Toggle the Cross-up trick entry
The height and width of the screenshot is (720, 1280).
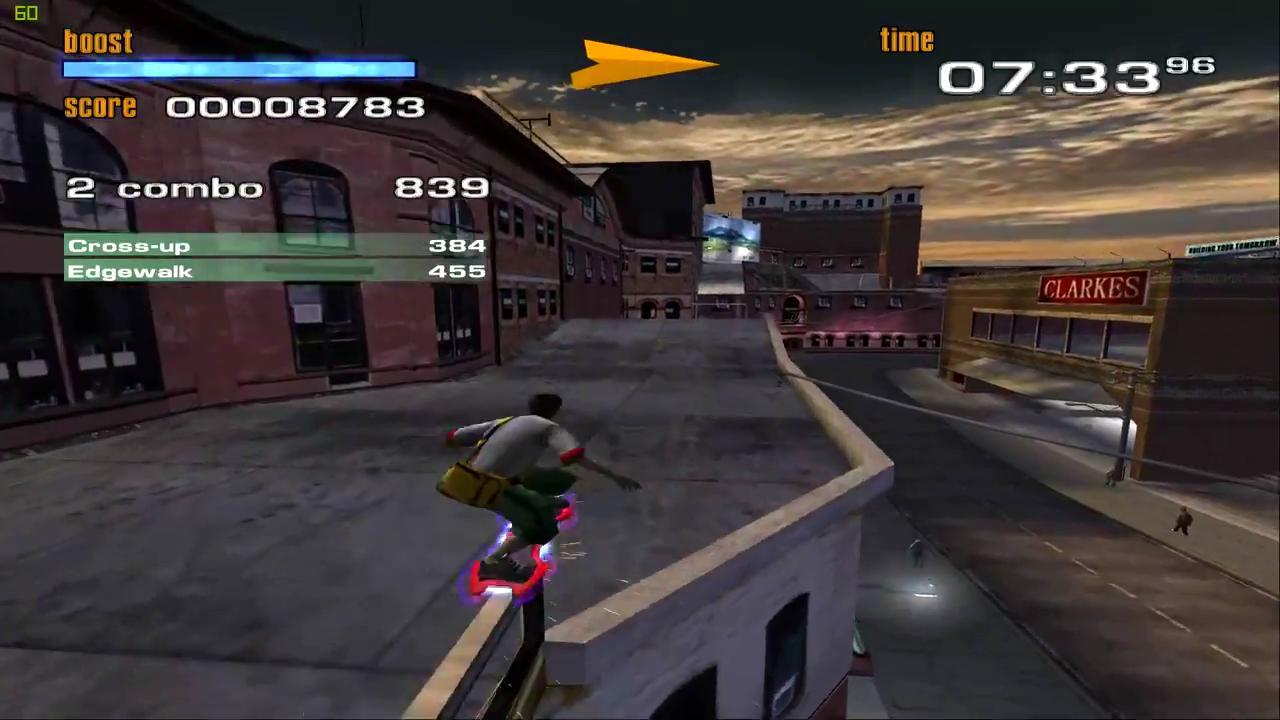(x=128, y=245)
